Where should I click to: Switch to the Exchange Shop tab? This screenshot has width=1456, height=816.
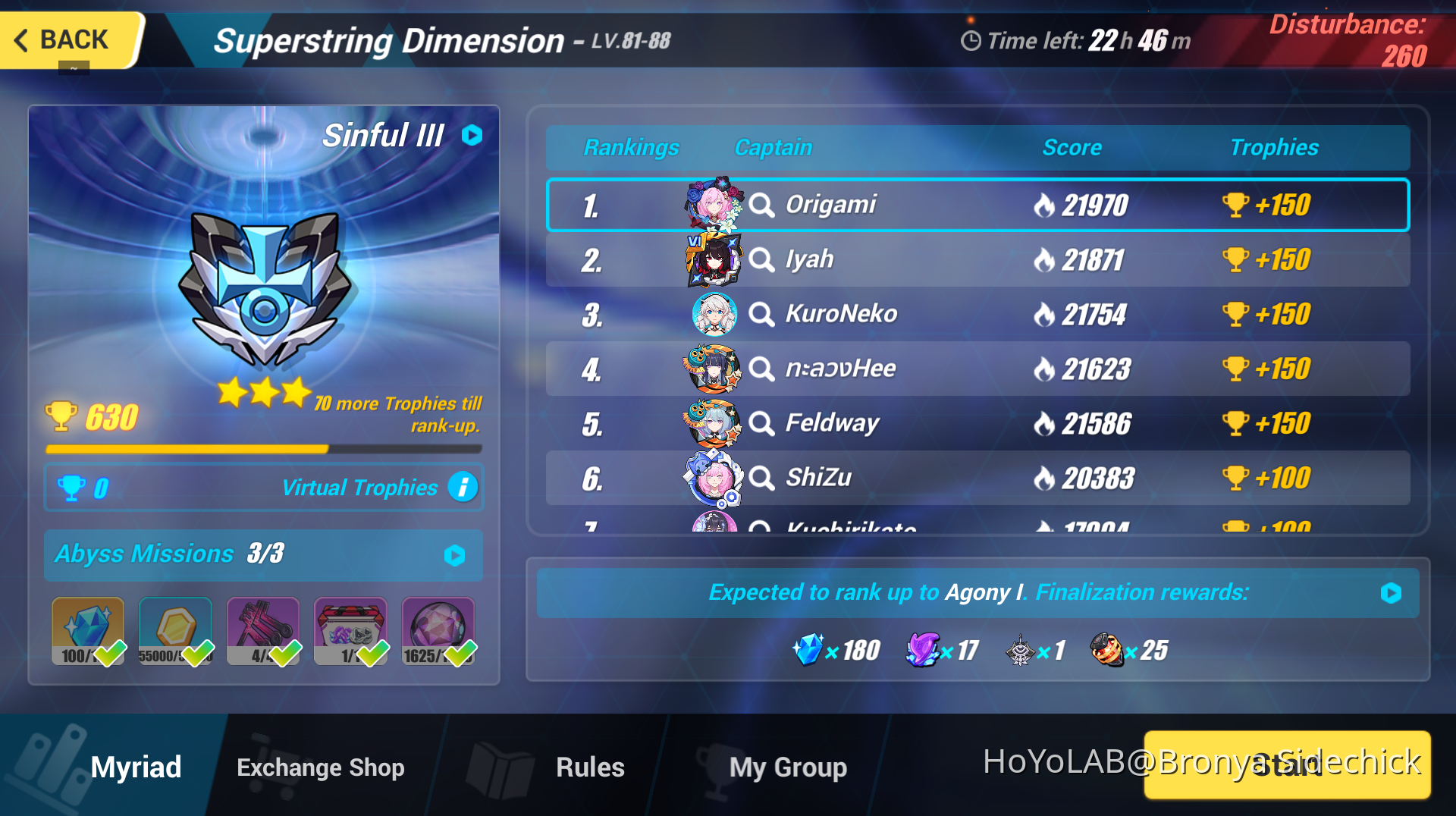[320, 767]
